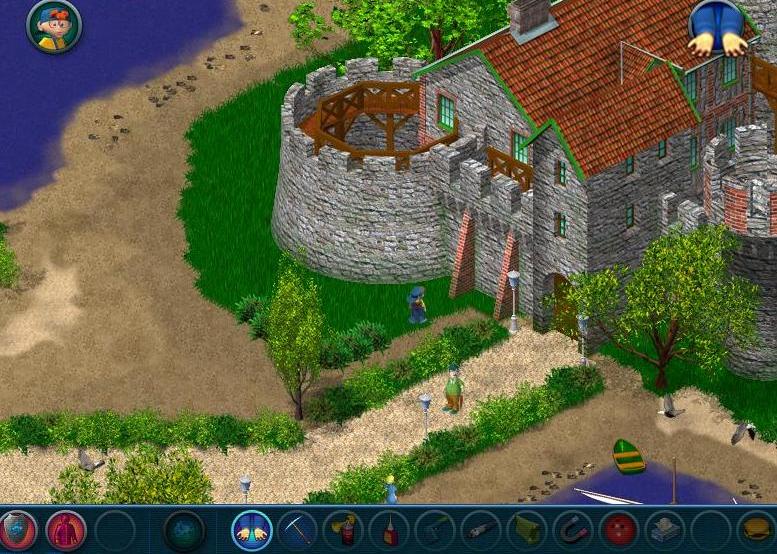Open the dark globe icon
The image size is (777, 554).
pyautogui.click(x=184, y=529)
